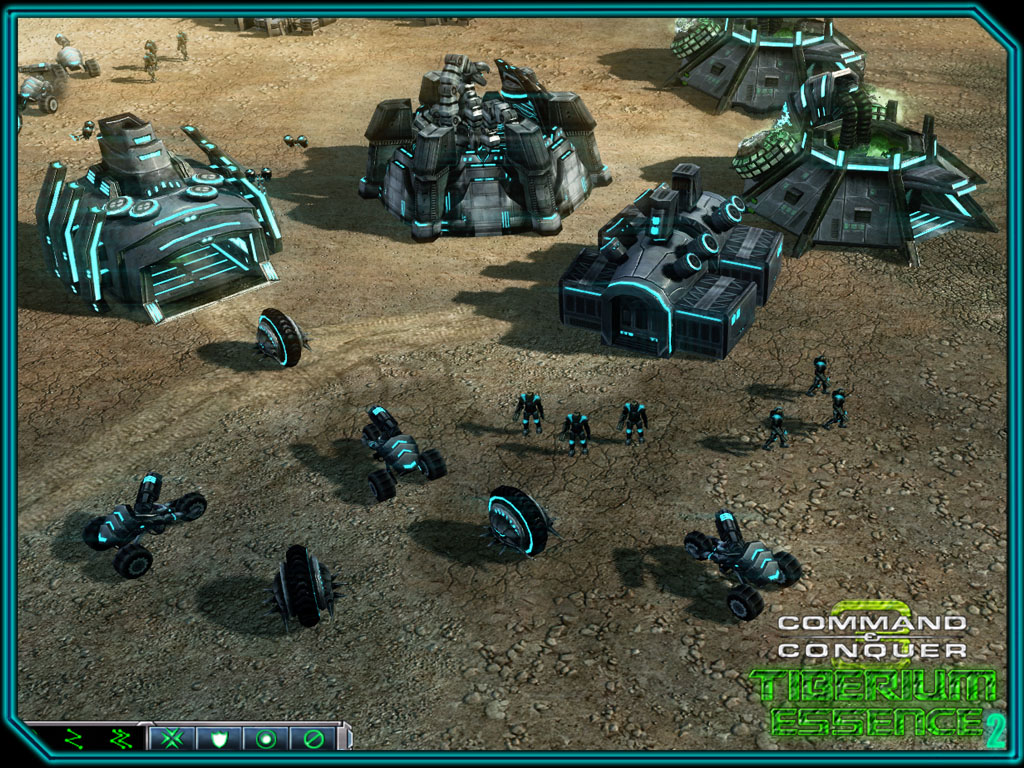
Task: Activate the guard stance shield button
Action: point(219,739)
